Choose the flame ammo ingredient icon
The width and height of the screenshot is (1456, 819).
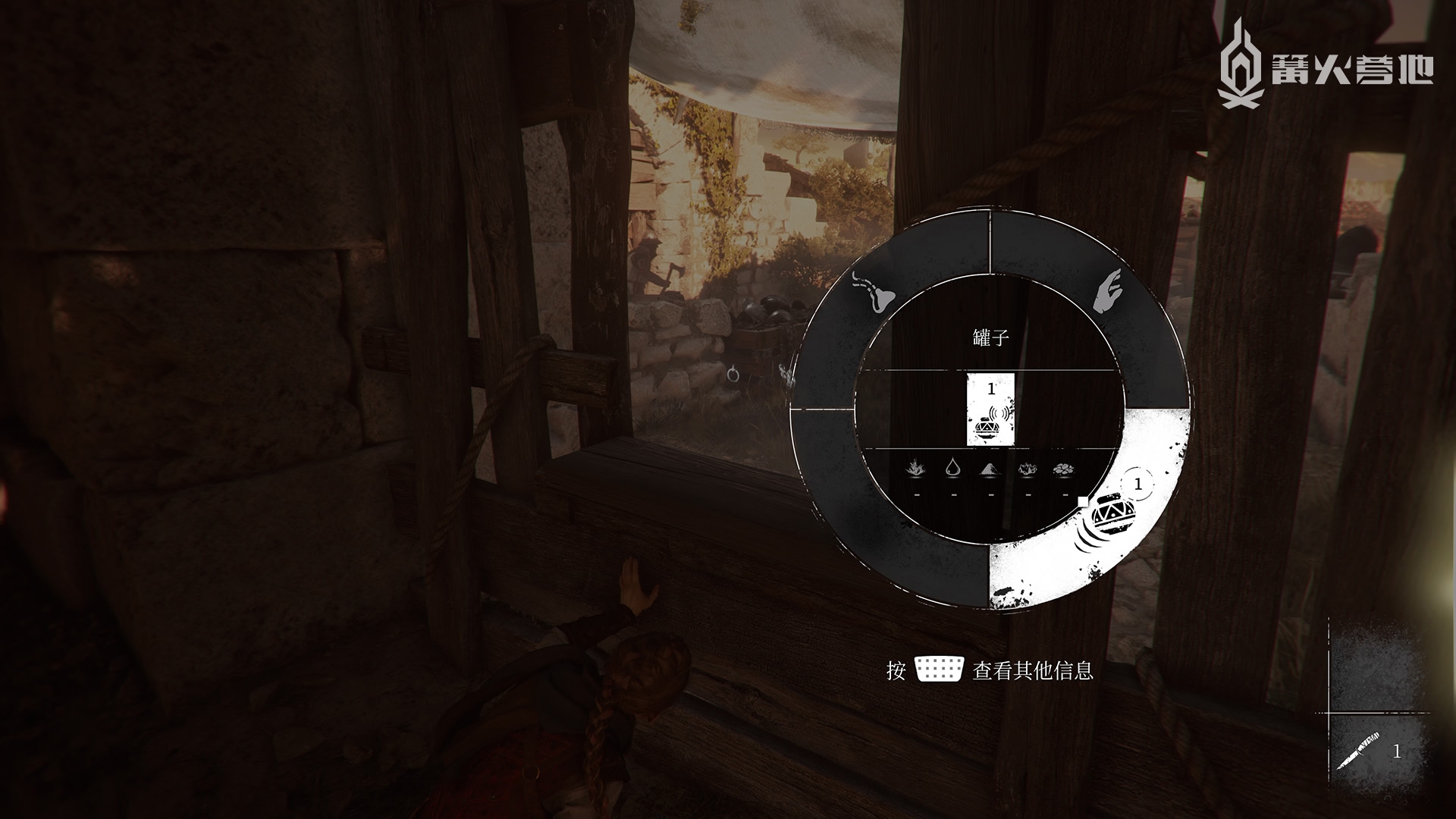tap(917, 469)
